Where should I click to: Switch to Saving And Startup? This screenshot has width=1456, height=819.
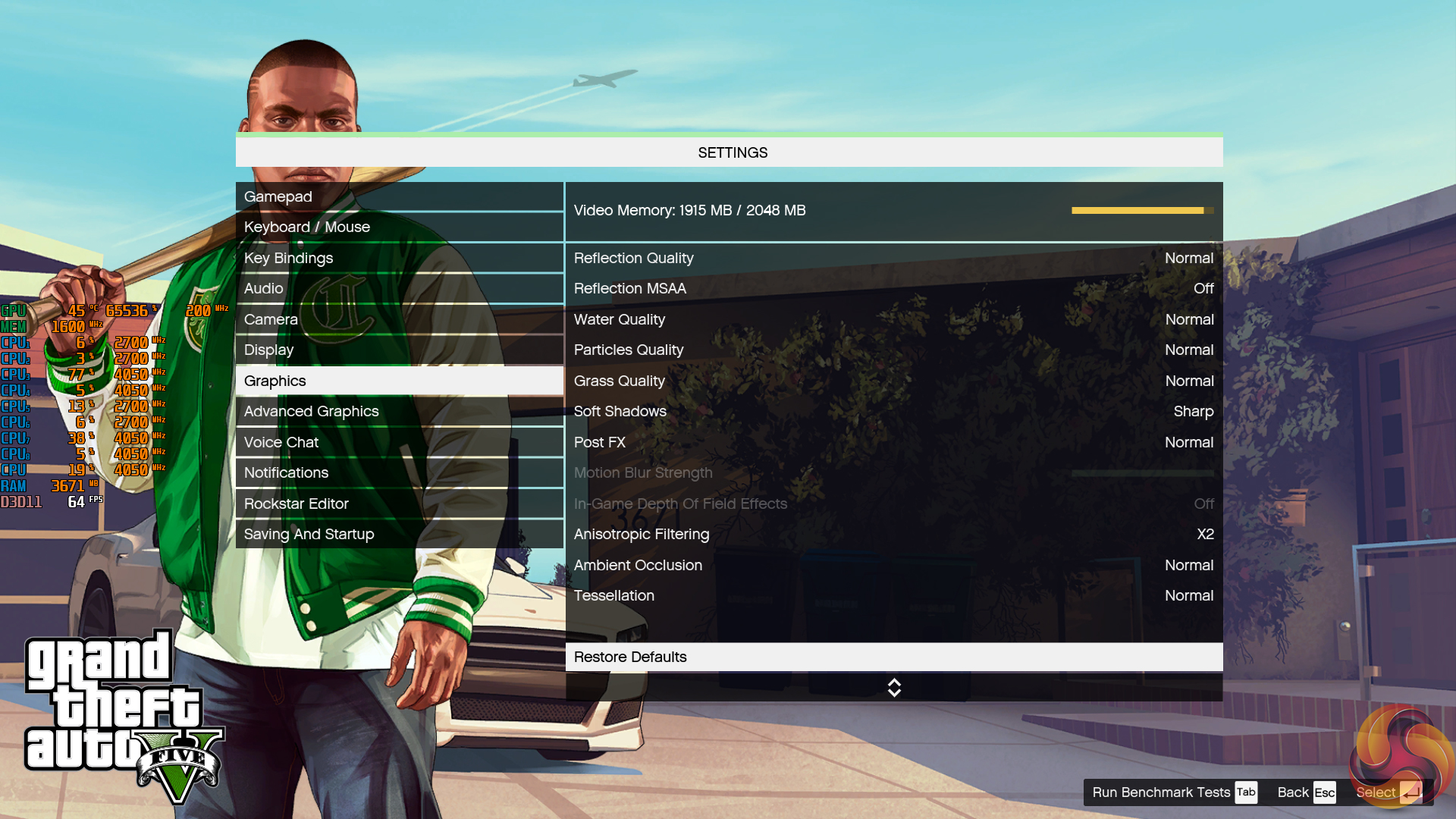click(399, 534)
